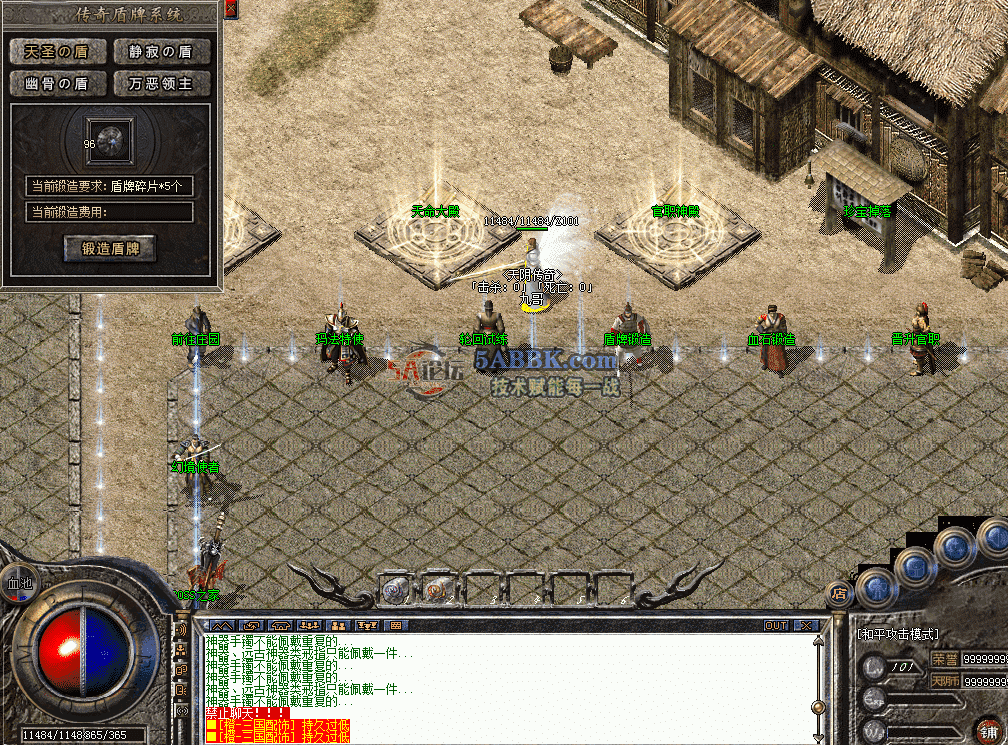The width and height of the screenshot is (1008, 745).
Task: Click the OUT button above chat
Action: (776, 625)
